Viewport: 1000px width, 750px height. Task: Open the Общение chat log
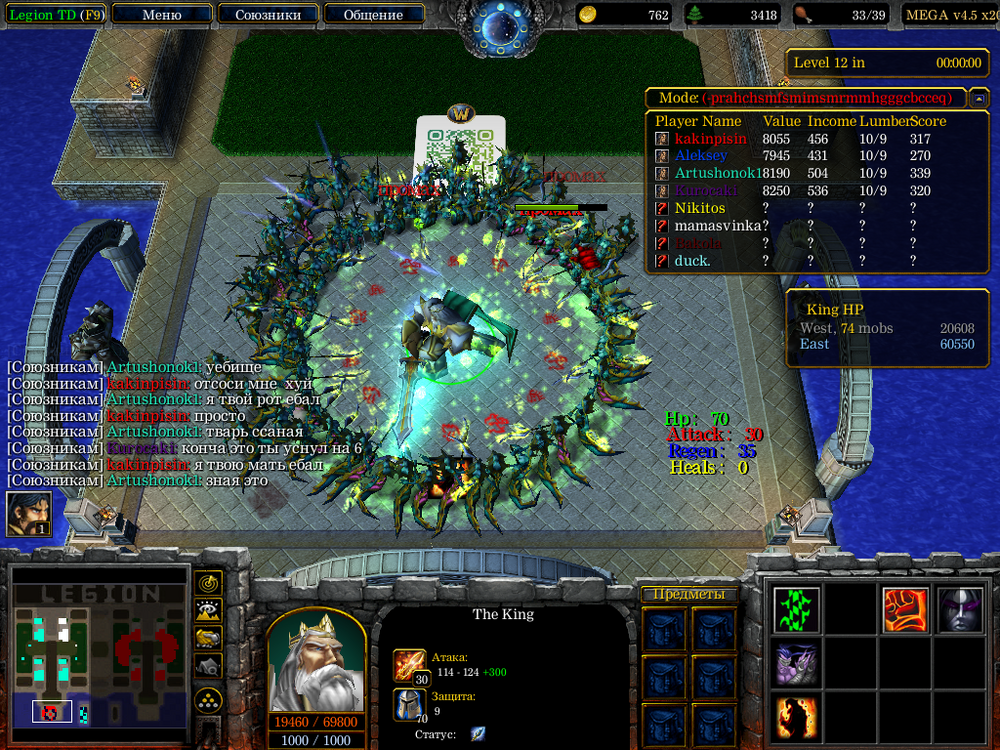tap(373, 15)
